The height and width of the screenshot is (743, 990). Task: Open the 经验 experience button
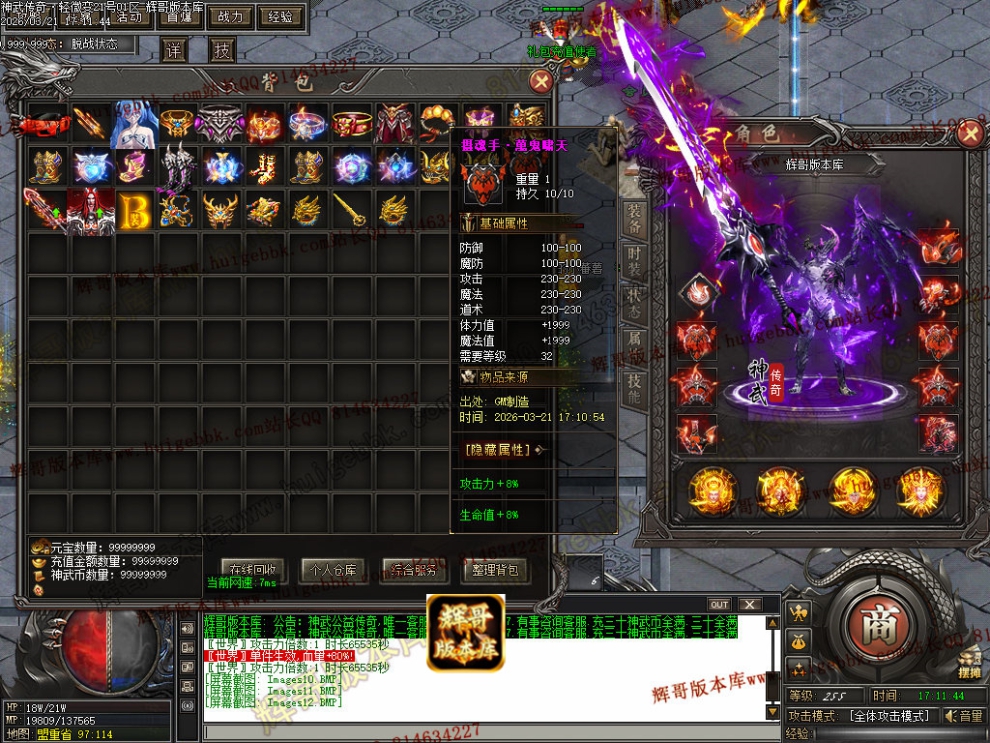(282, 17)
